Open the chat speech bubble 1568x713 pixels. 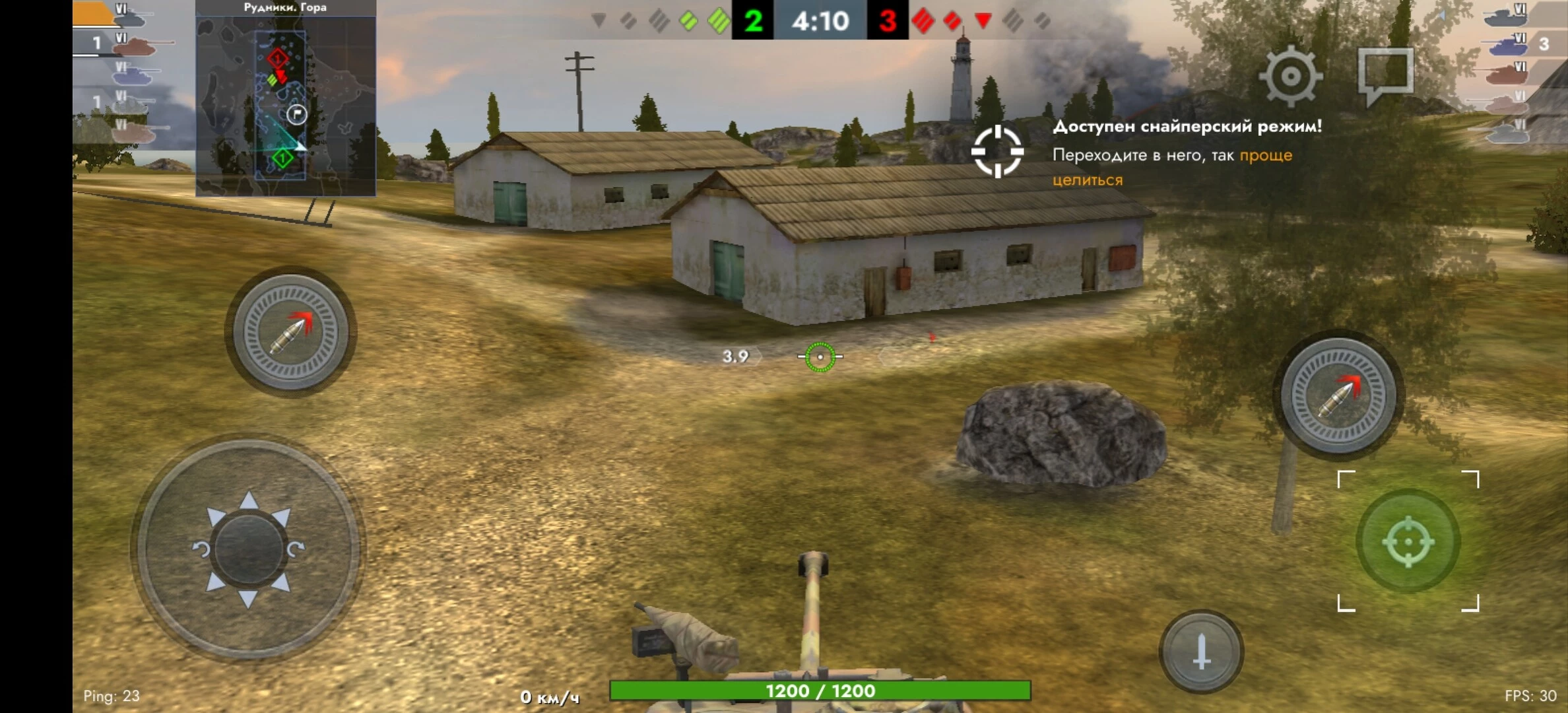pos(1386,74)
